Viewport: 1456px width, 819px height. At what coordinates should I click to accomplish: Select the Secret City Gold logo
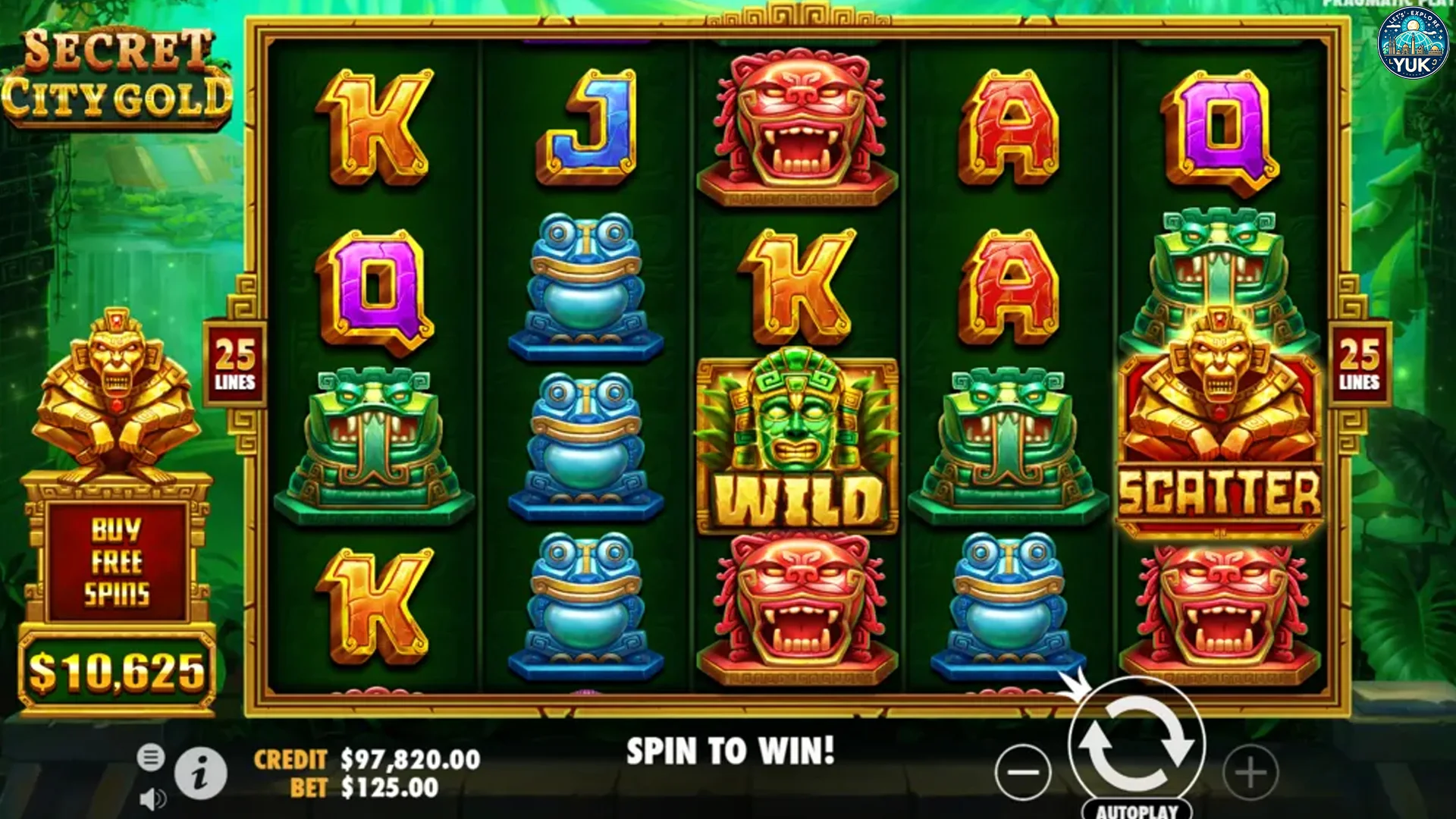(121, 76)
